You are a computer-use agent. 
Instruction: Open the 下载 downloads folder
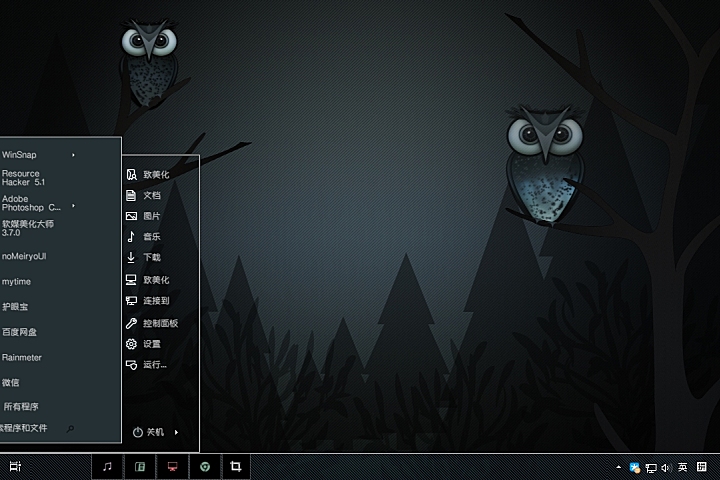pyautogui.click(x=151, y=258)
